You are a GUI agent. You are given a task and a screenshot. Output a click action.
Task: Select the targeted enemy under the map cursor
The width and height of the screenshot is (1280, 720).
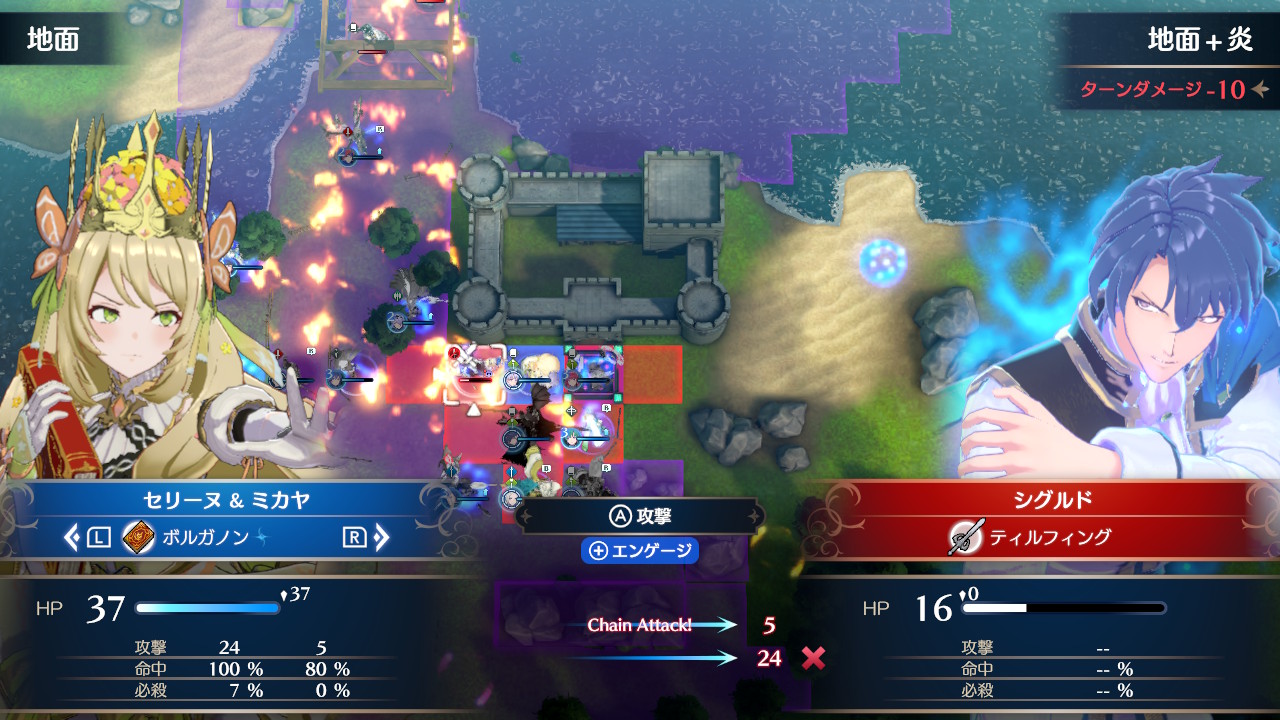[473, 373]
